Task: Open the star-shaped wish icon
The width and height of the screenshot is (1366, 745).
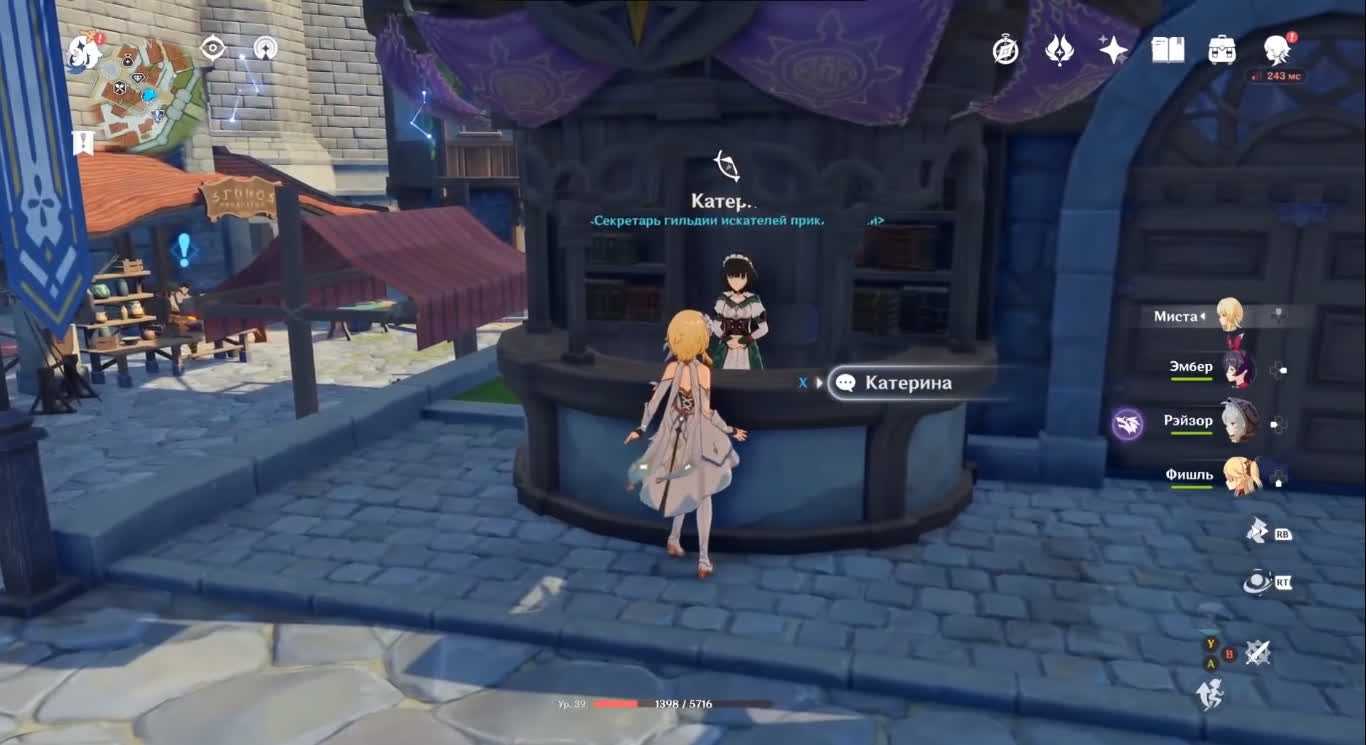Action: point(1113,50)
